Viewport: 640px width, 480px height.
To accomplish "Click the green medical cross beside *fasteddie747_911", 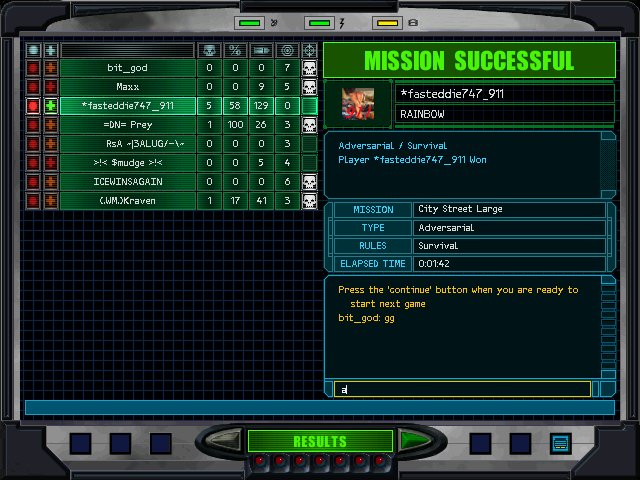I will (x=50, y=106).
